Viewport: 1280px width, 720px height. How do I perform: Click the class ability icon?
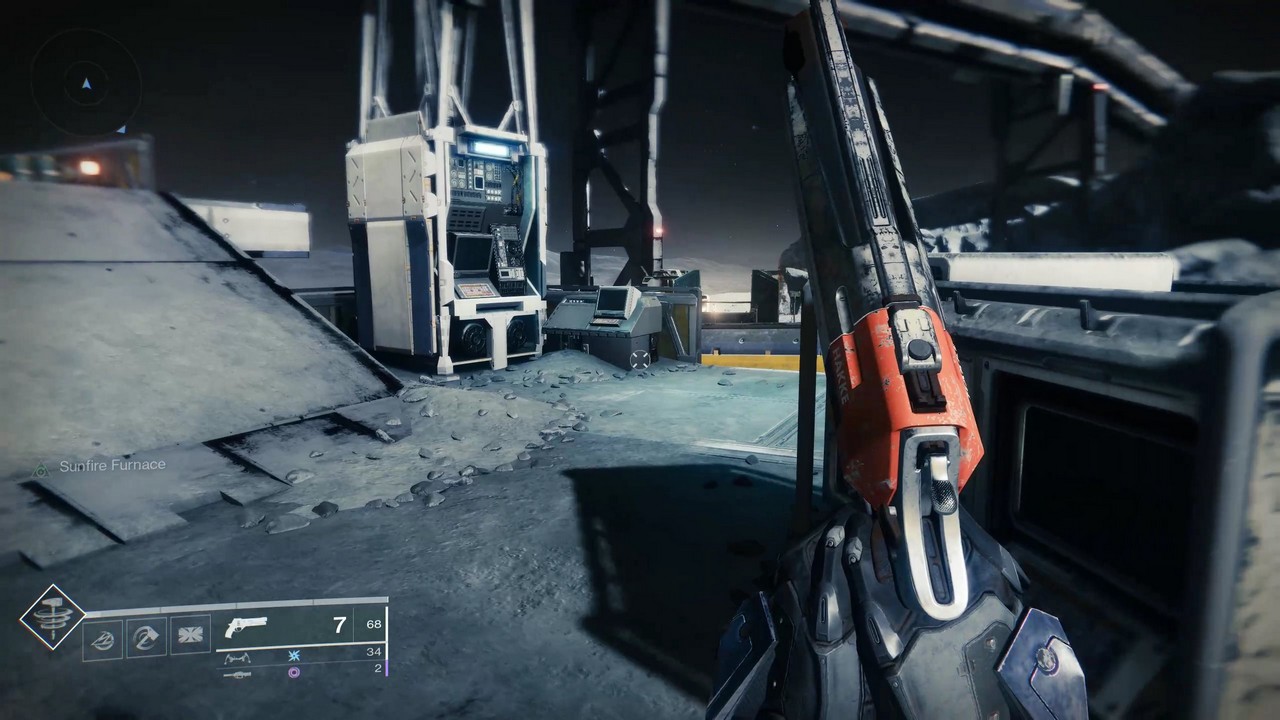click(103, 637)
